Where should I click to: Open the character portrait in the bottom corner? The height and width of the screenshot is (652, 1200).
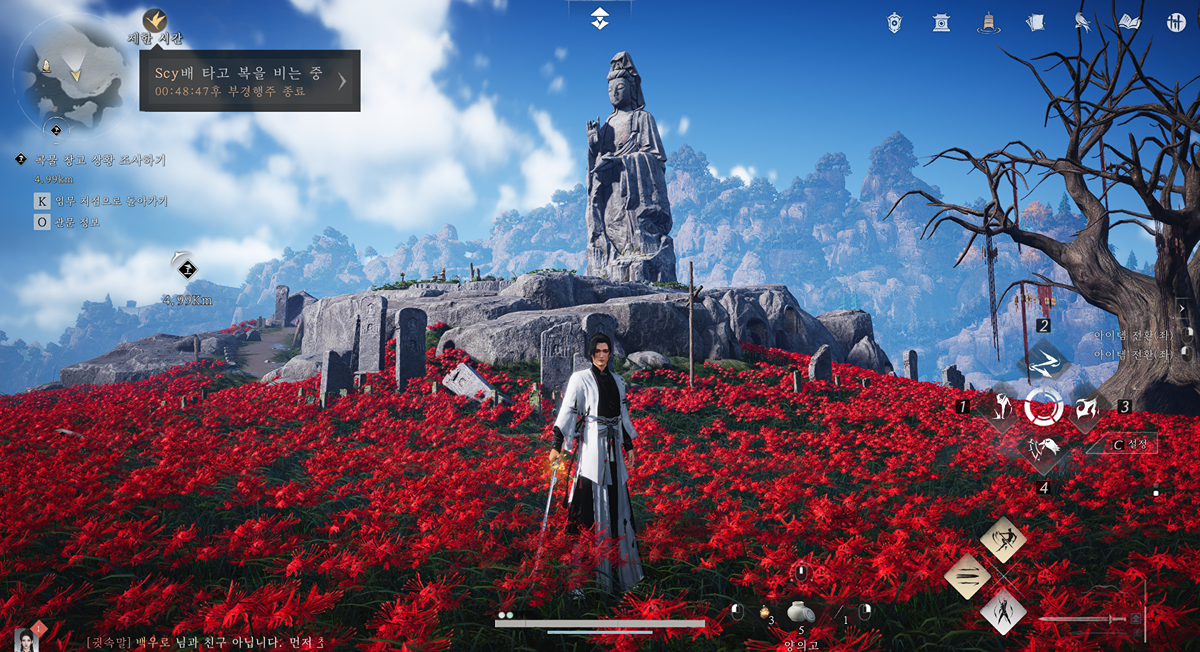[28, 638]
